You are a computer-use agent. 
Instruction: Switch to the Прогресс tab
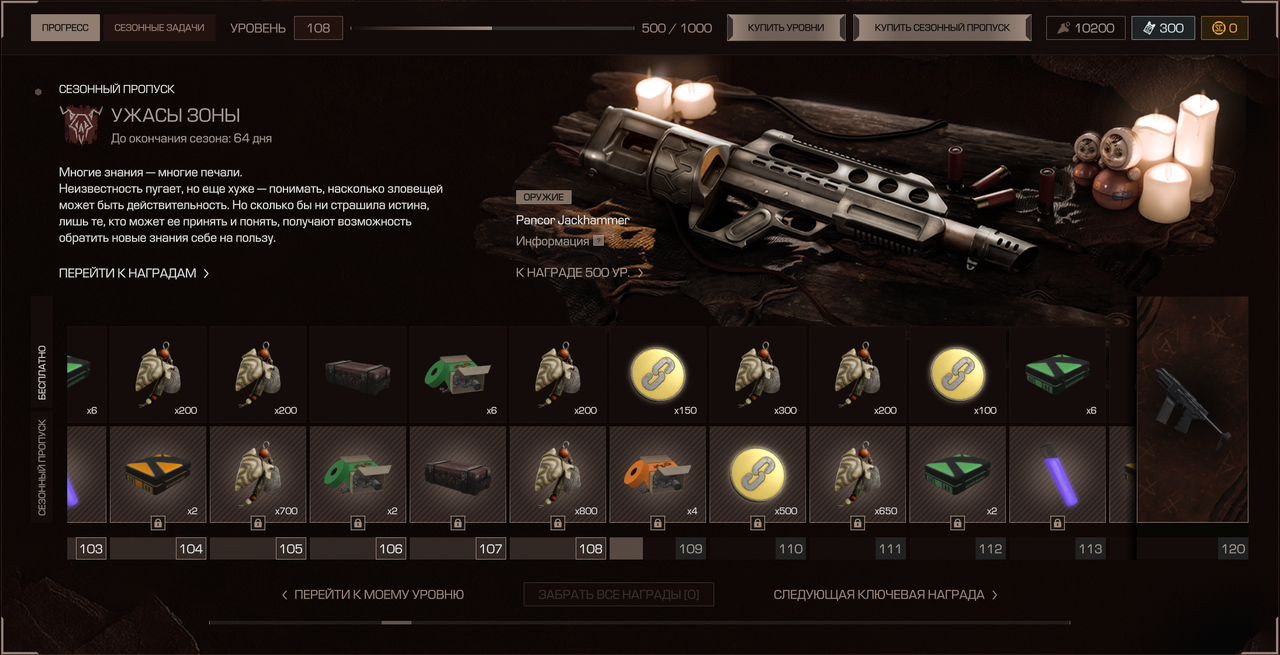65,28
